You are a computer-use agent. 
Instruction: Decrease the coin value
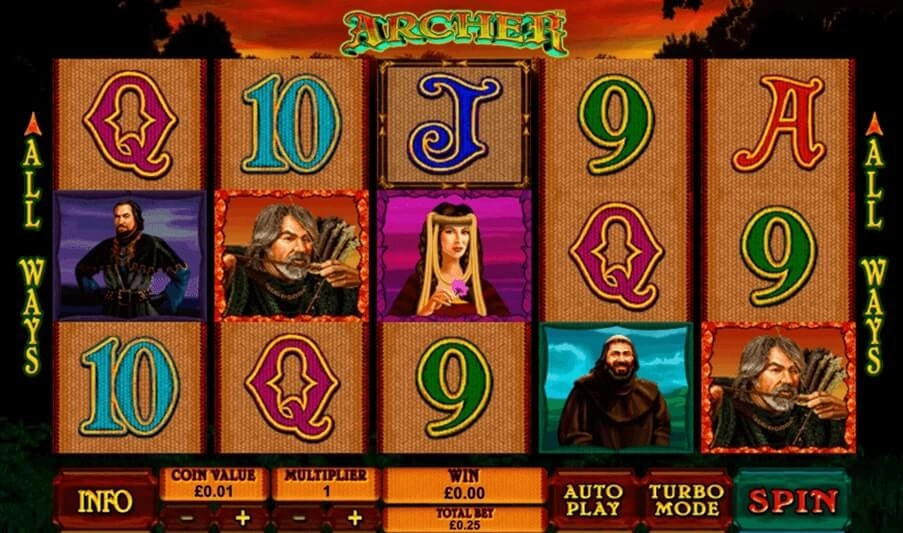(x=186, y=519)
